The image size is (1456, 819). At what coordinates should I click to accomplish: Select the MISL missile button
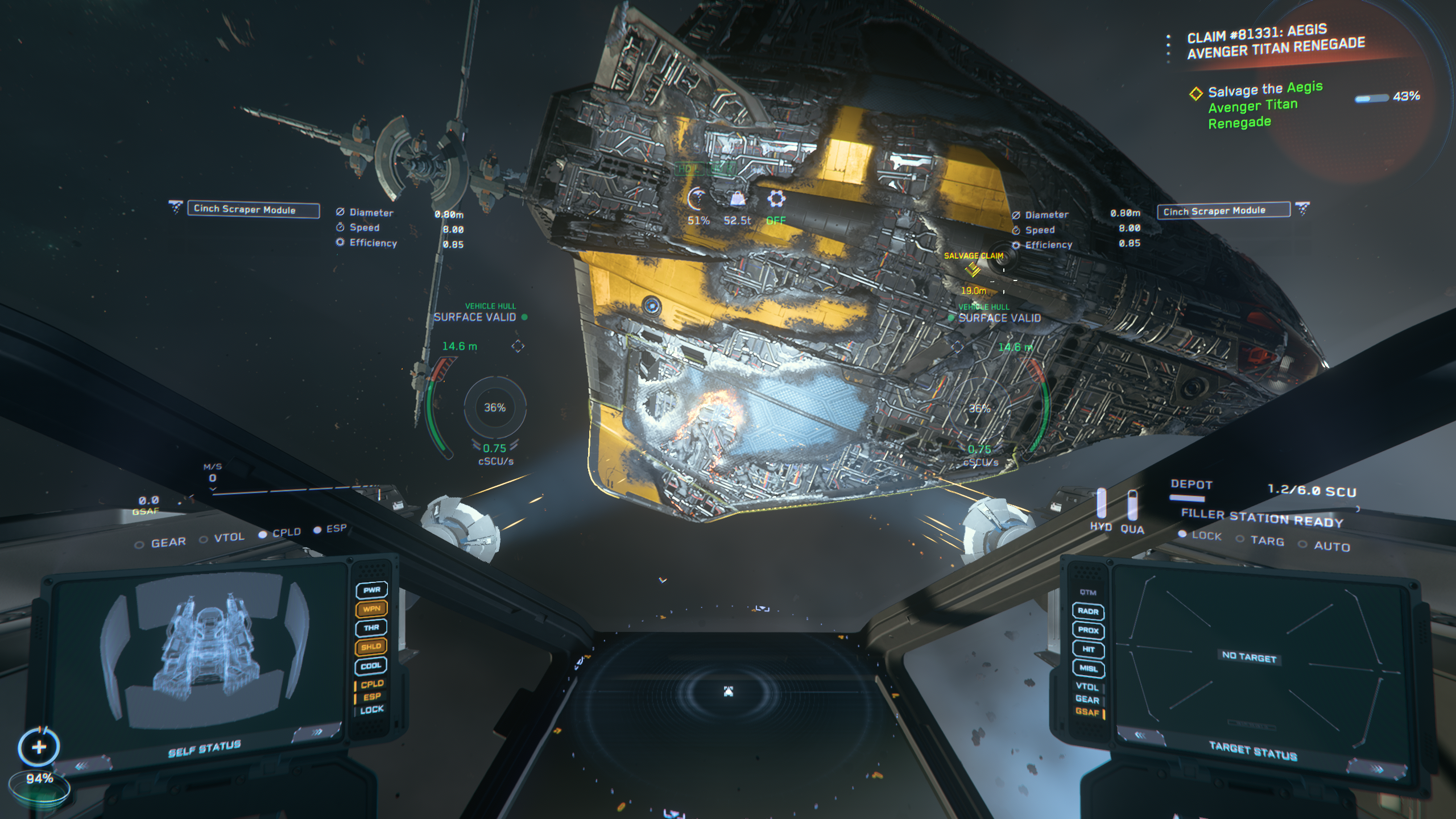point(1089,668)
